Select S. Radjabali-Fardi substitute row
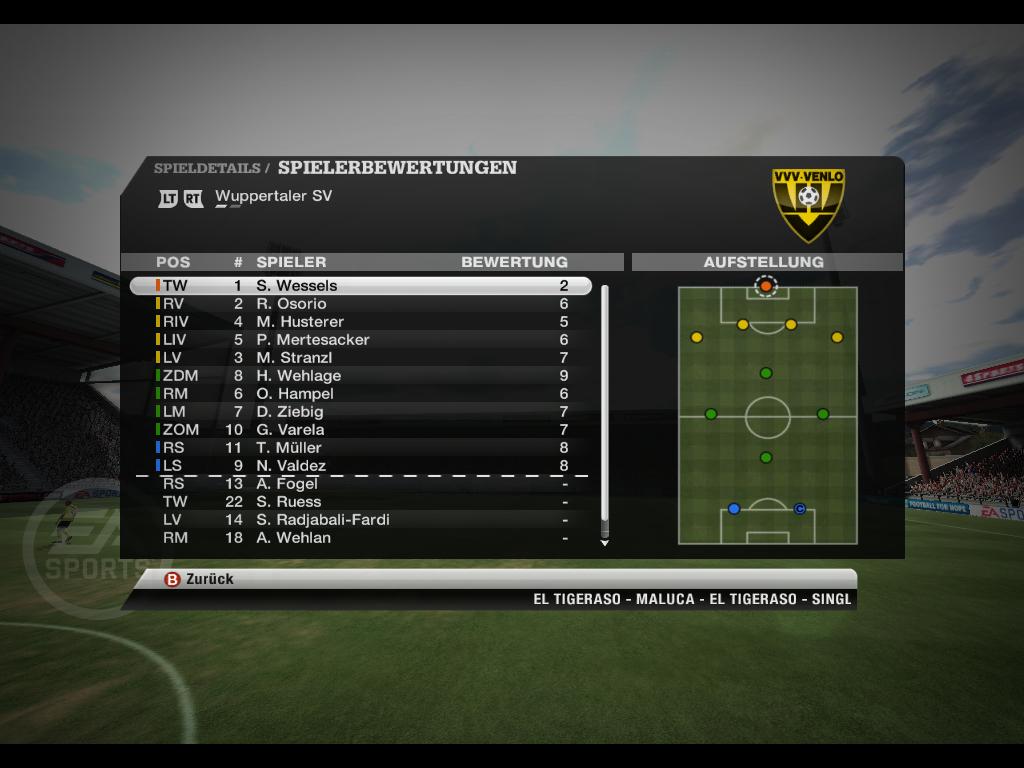1024x768 pixels. 360,520
